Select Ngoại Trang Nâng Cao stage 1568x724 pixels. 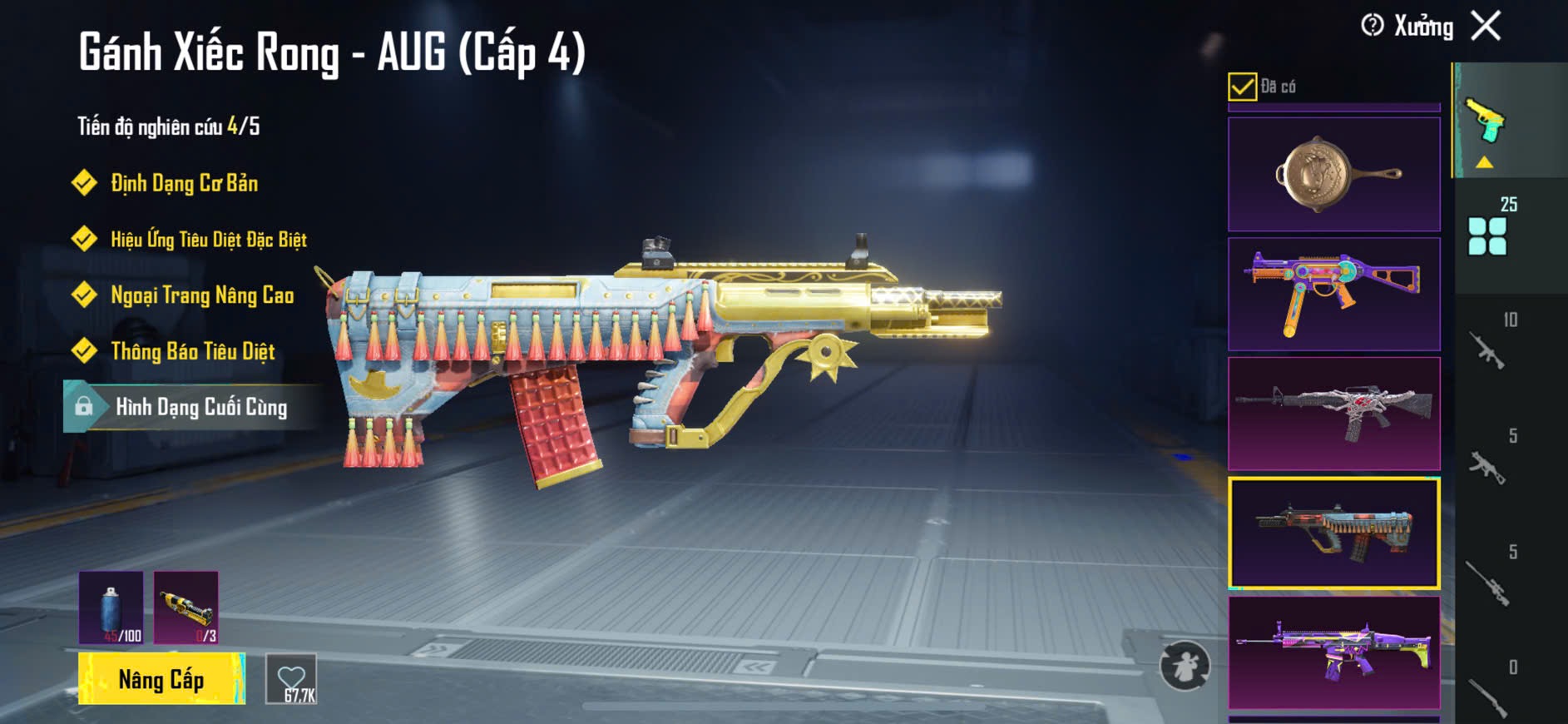[x=202, y=295]
